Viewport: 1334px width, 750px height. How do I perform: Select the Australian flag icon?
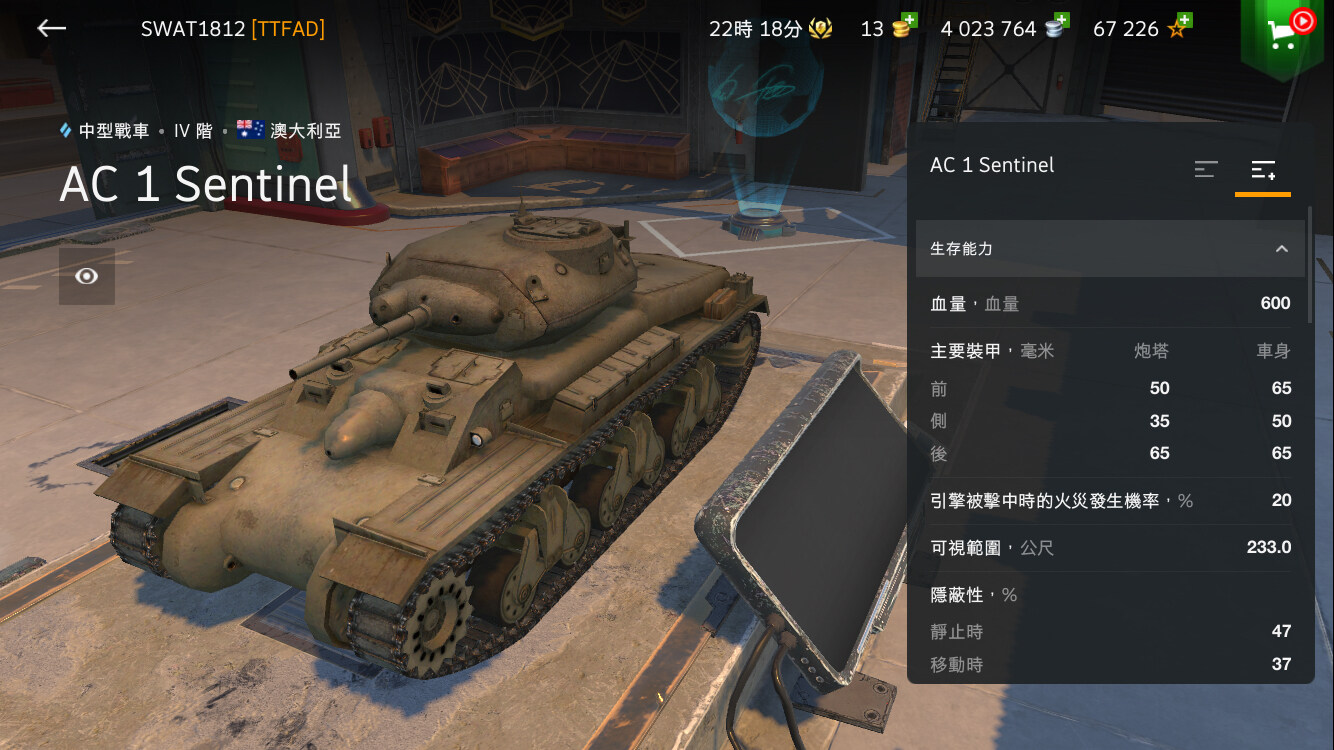pyautogui.click(x=250, y=130)
